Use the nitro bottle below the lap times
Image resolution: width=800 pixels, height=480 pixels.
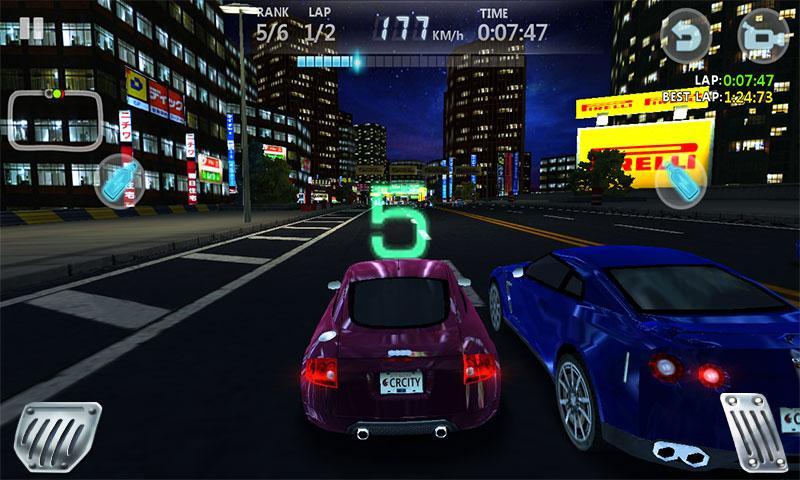click(x=682, y=180)
